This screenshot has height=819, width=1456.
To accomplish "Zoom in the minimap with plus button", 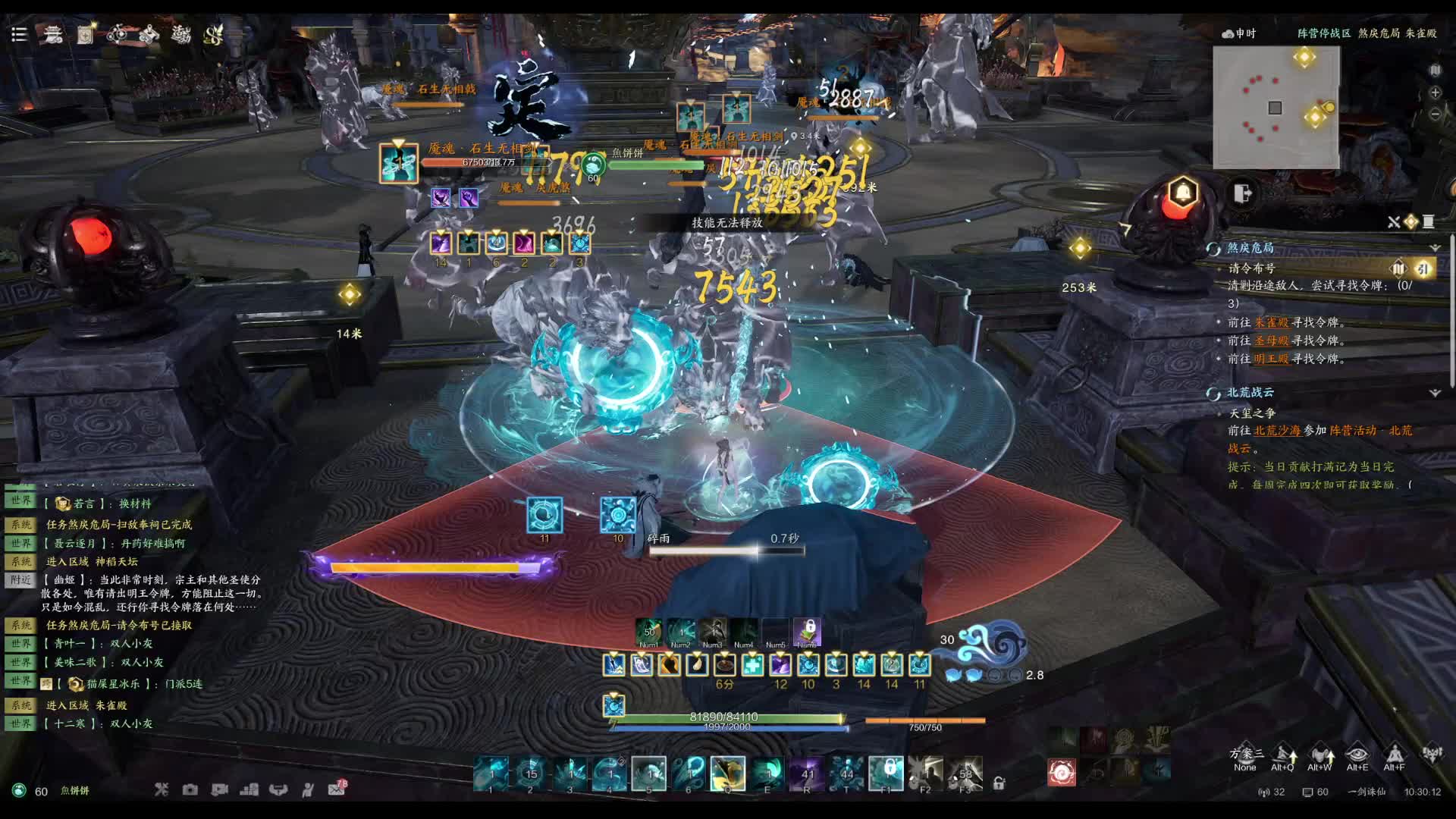I will (1435, 93).
